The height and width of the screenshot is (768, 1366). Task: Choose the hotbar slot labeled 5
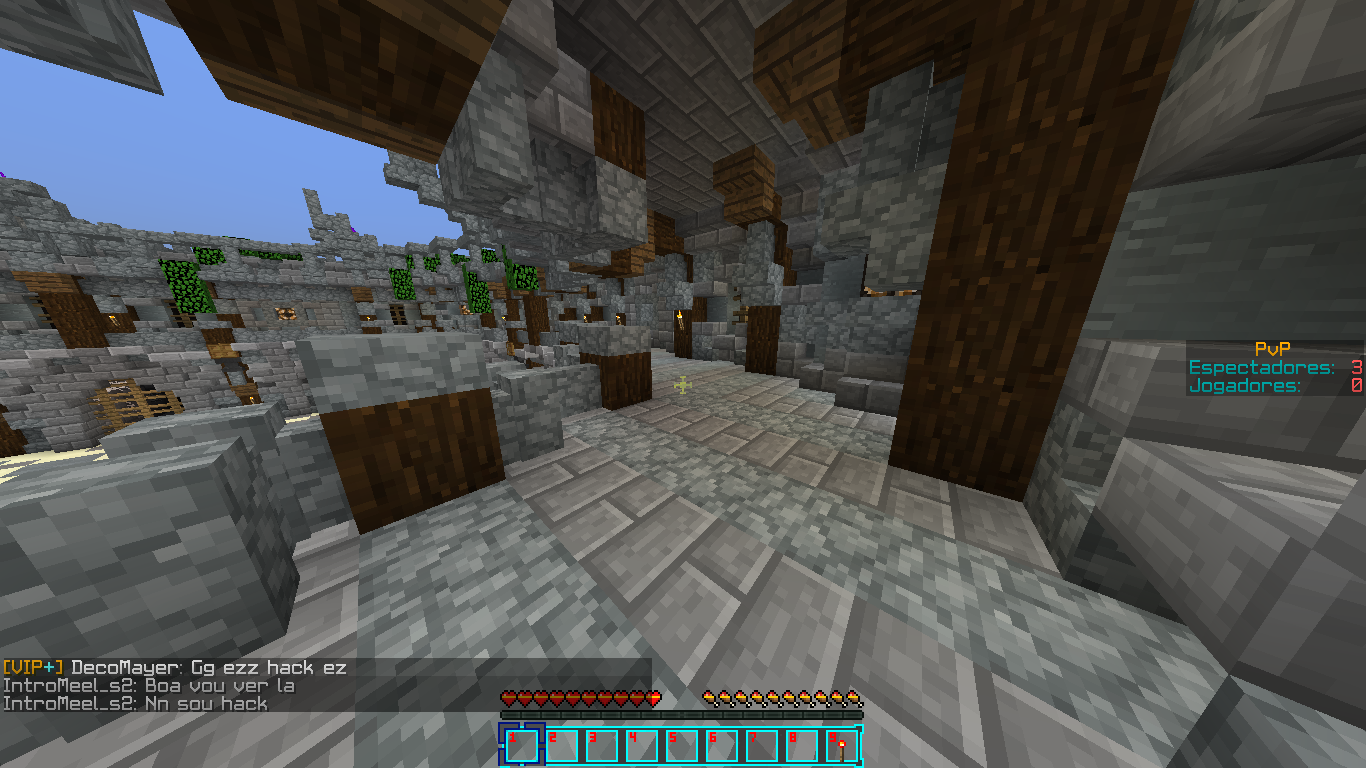[x=681, y=746]
